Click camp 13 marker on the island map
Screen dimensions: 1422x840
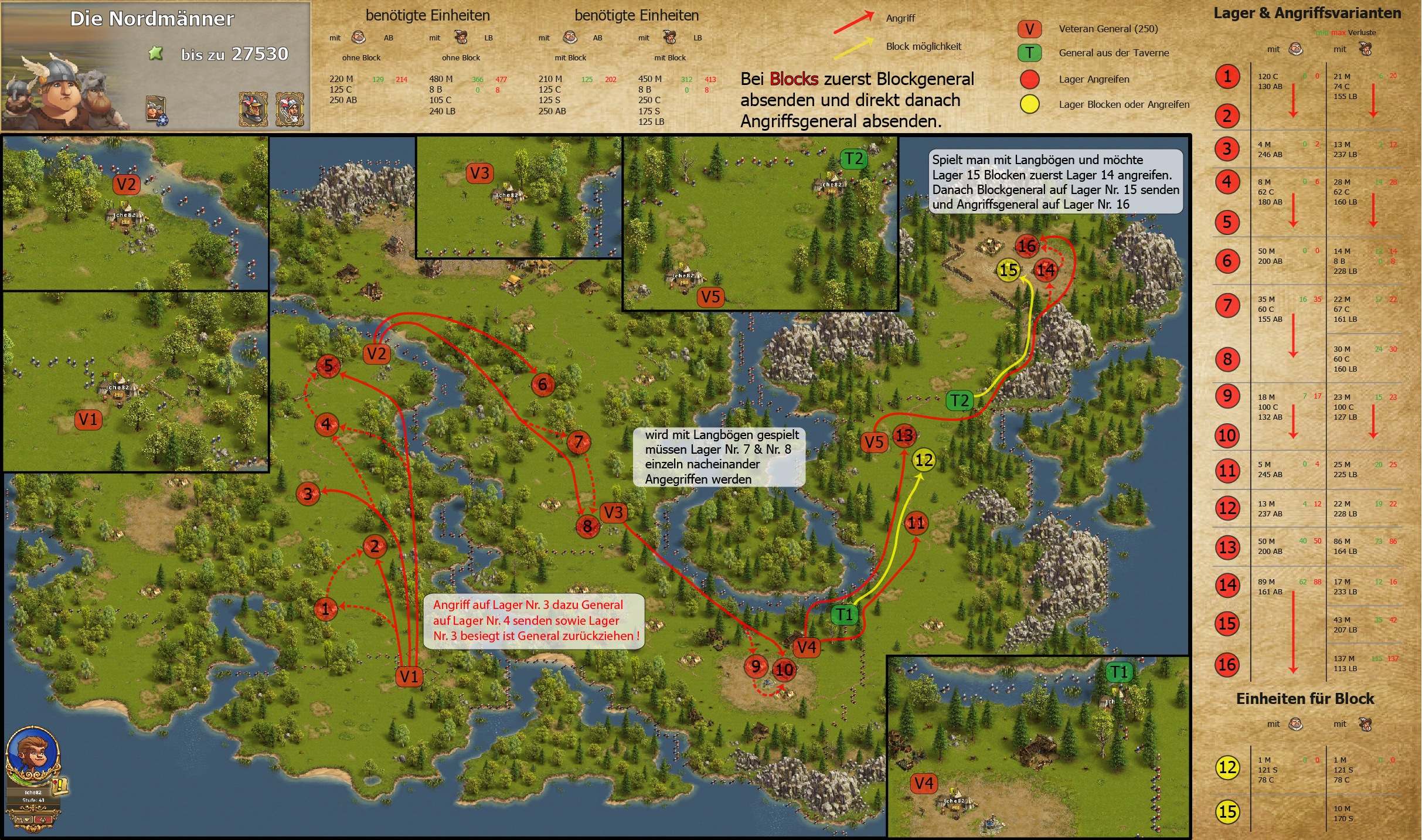pos(904,436)
